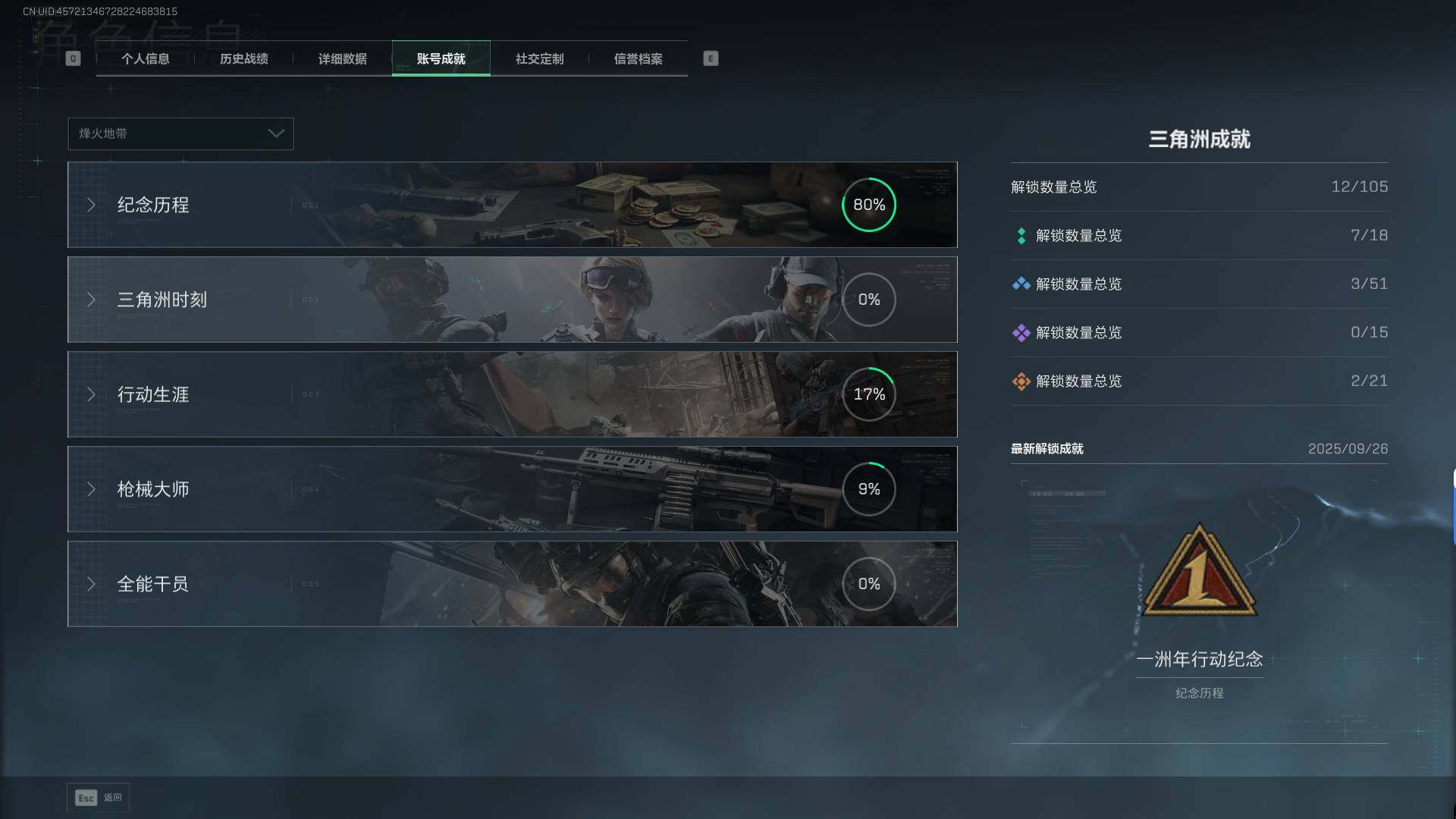Select the 枪械大师 achievement row
The width and height of the screenshot is (1456, 819).
512,489
